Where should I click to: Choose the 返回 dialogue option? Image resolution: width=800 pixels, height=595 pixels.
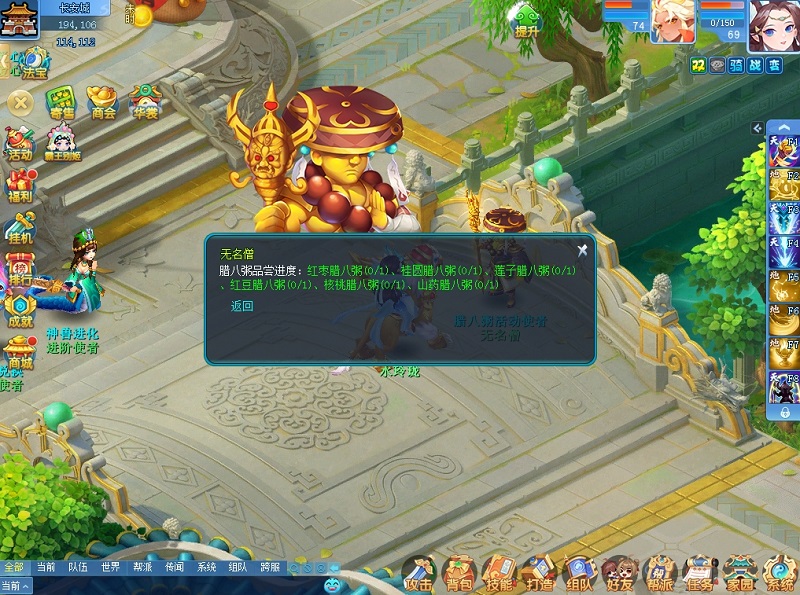coord(242,306)
